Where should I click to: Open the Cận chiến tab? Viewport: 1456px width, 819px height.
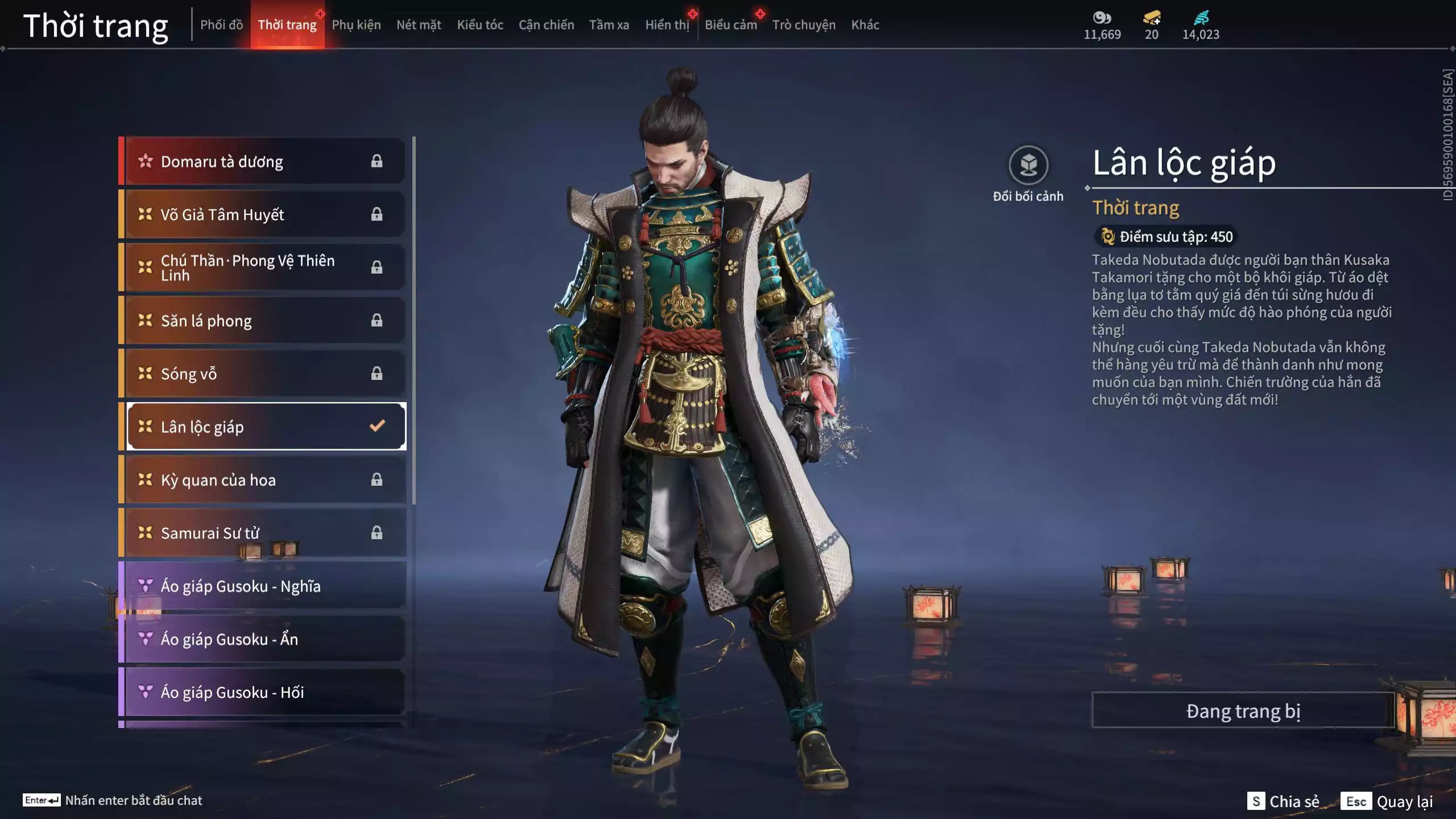[x=546, y=24]
